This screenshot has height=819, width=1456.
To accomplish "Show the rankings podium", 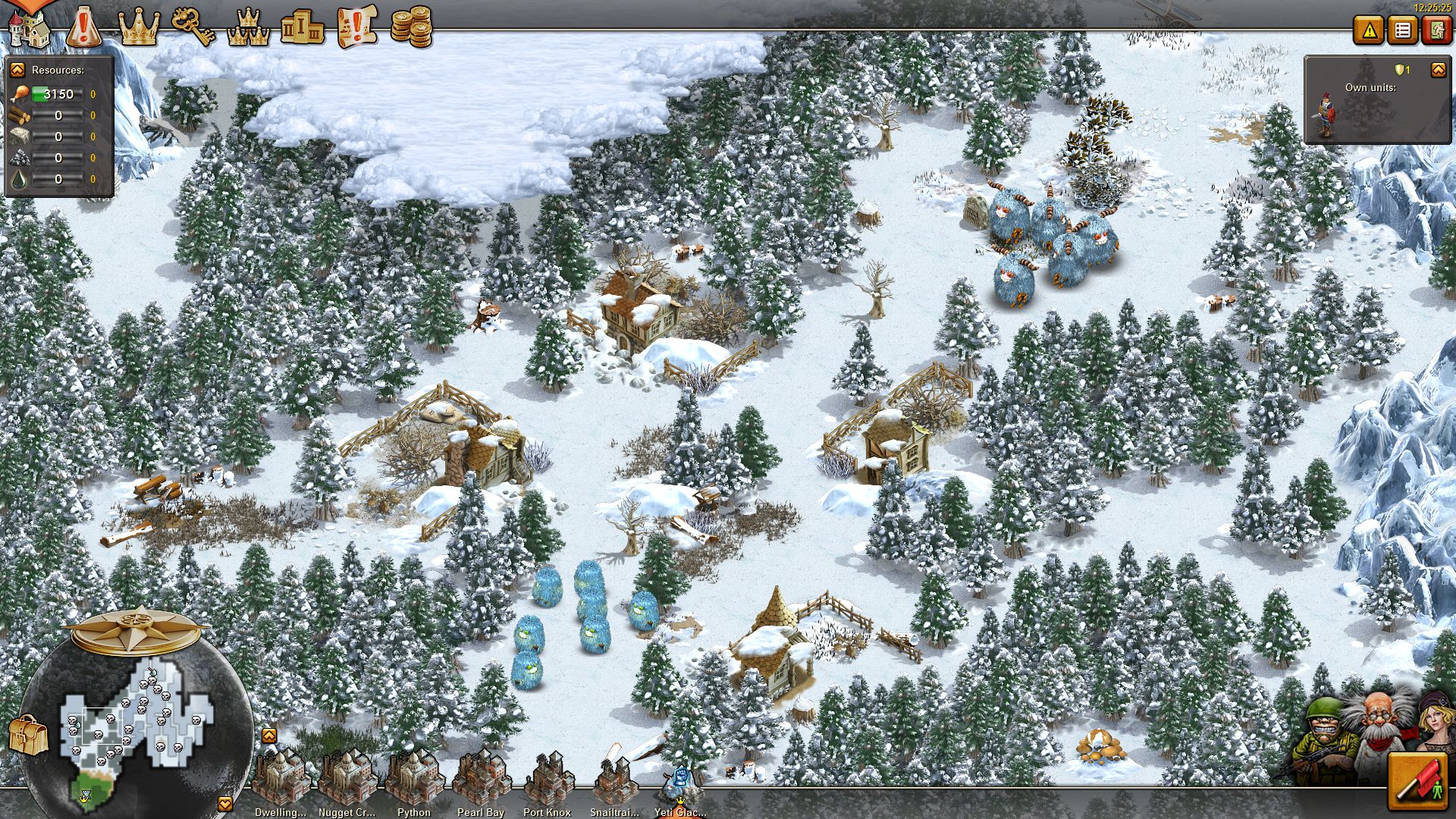I will click(302, 28).
